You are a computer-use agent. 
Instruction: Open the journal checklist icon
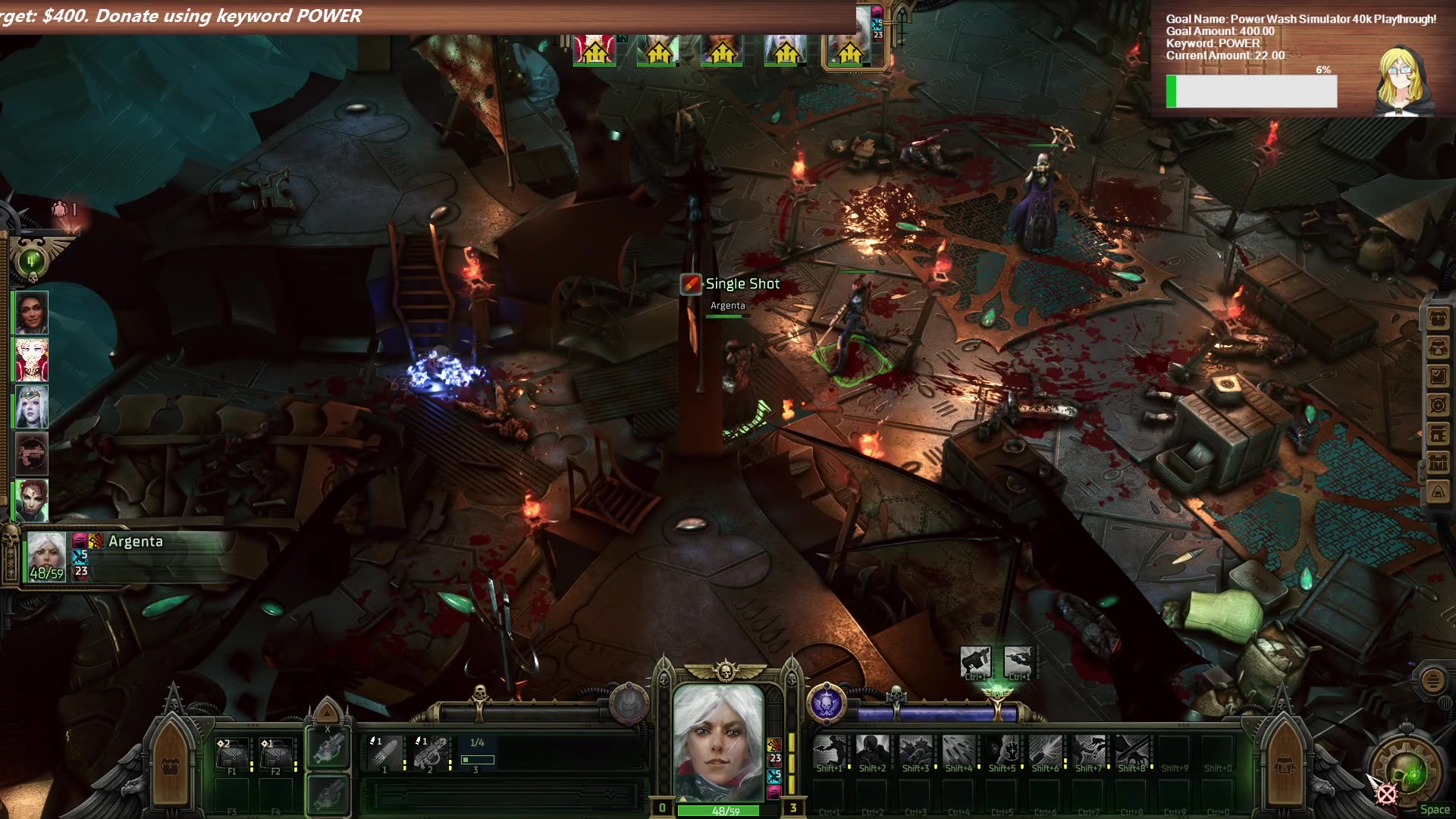1438,376
